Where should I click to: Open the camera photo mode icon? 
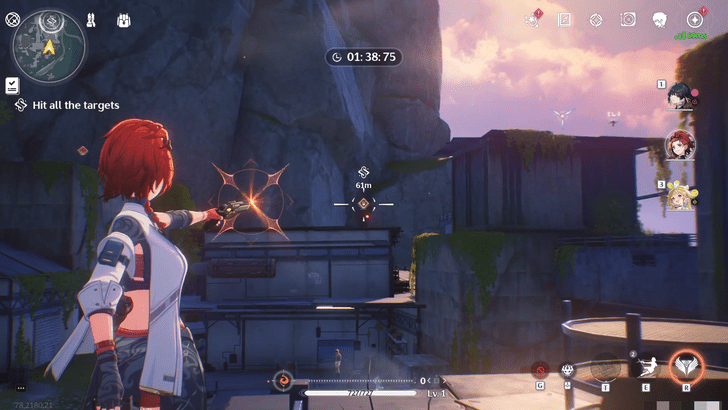[627, 20]
